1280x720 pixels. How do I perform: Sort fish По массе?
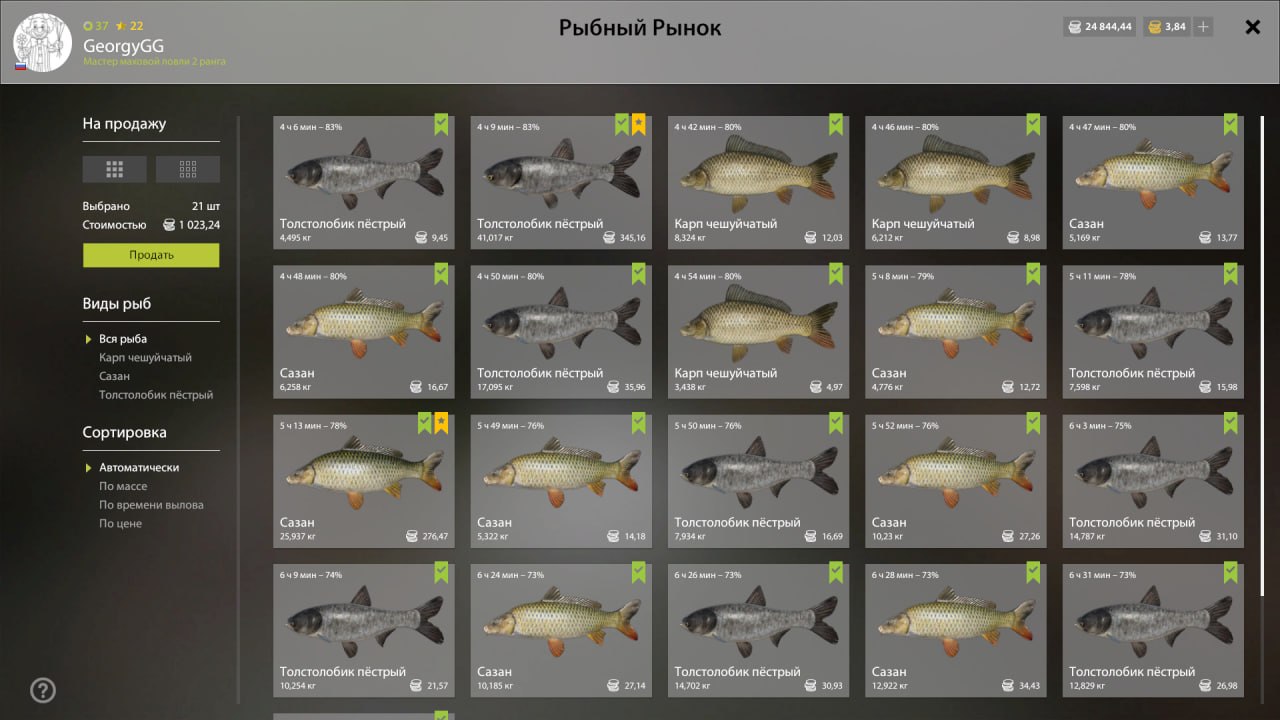pyautogui.click(x=123, y=486)
